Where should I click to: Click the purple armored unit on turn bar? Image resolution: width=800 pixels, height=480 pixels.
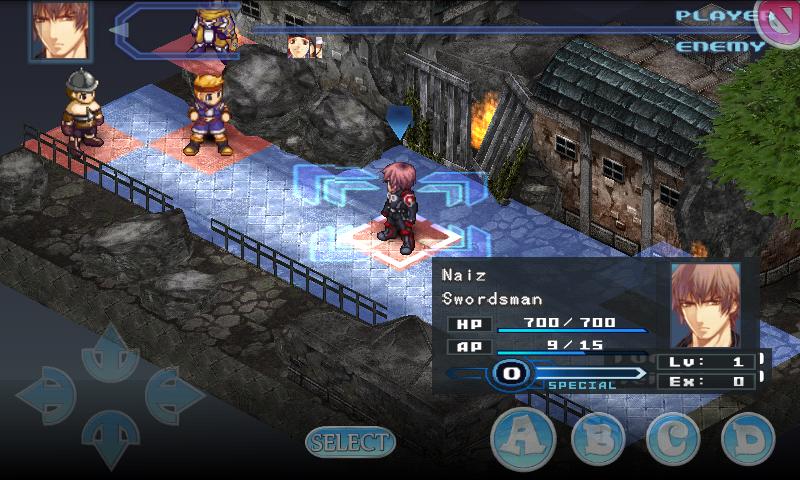211,27
